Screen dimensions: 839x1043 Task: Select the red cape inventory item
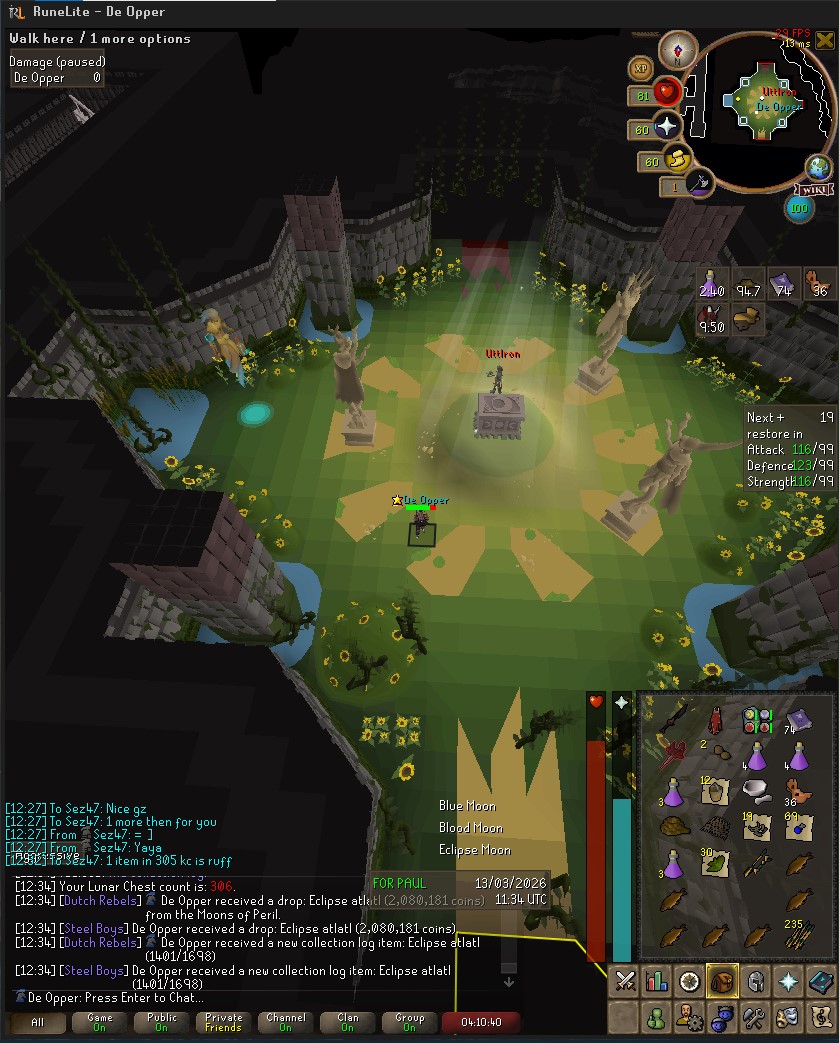pyautogui.click(x=714, y=717)
